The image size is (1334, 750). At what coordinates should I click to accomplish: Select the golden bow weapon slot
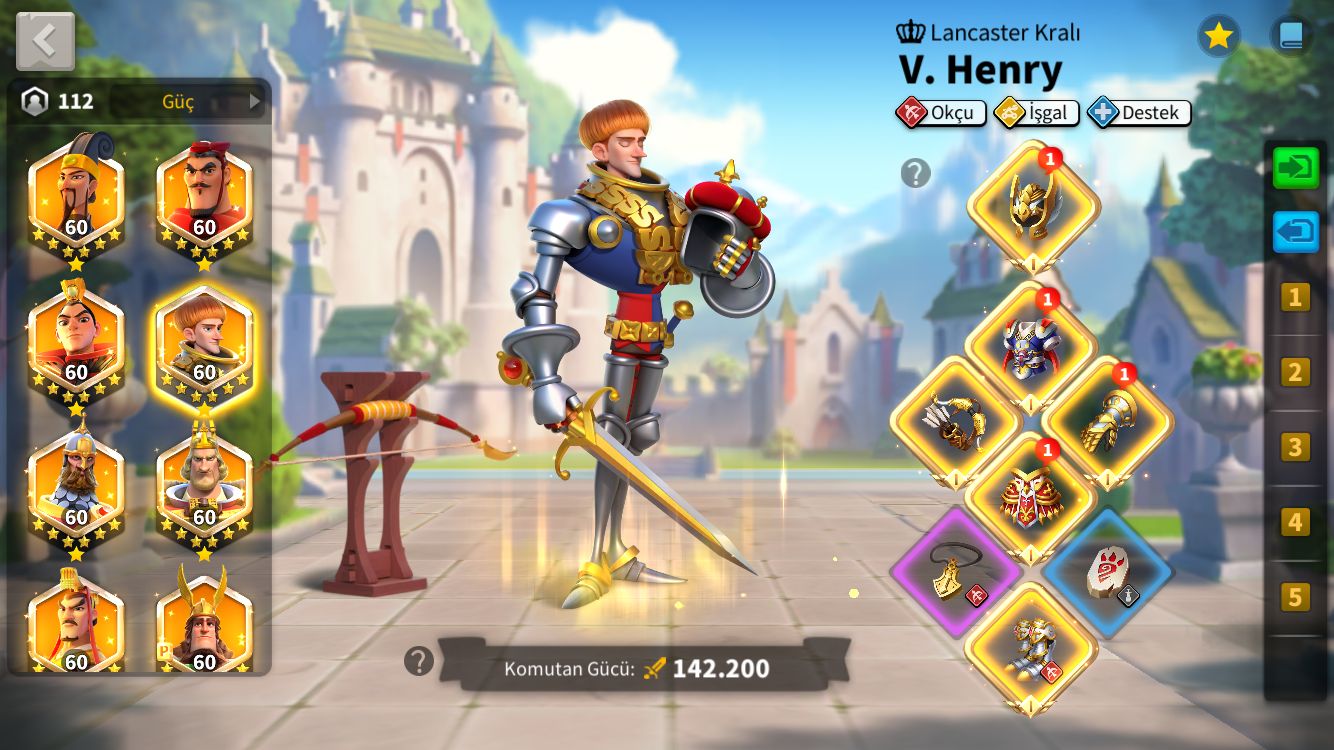pos(955,421)
